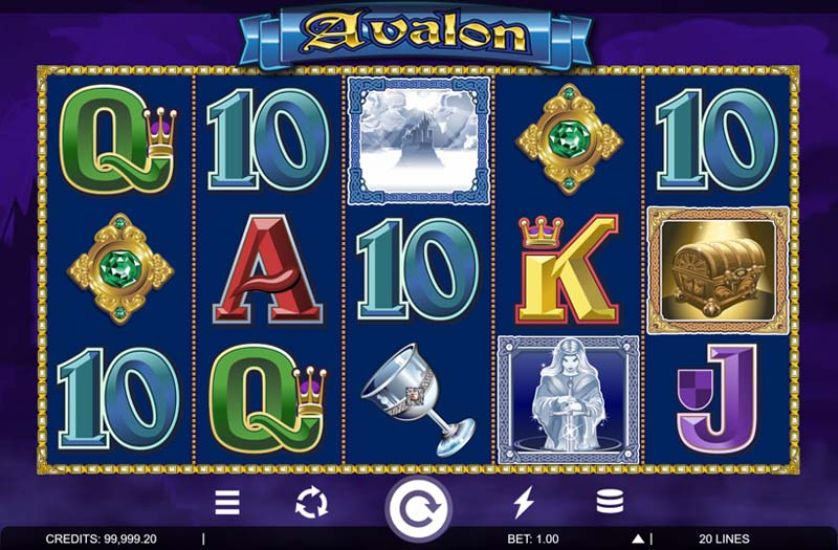This screenshot has width=838, height=550.
Task: Open the hamburger menu
Action: pos(228,502)
